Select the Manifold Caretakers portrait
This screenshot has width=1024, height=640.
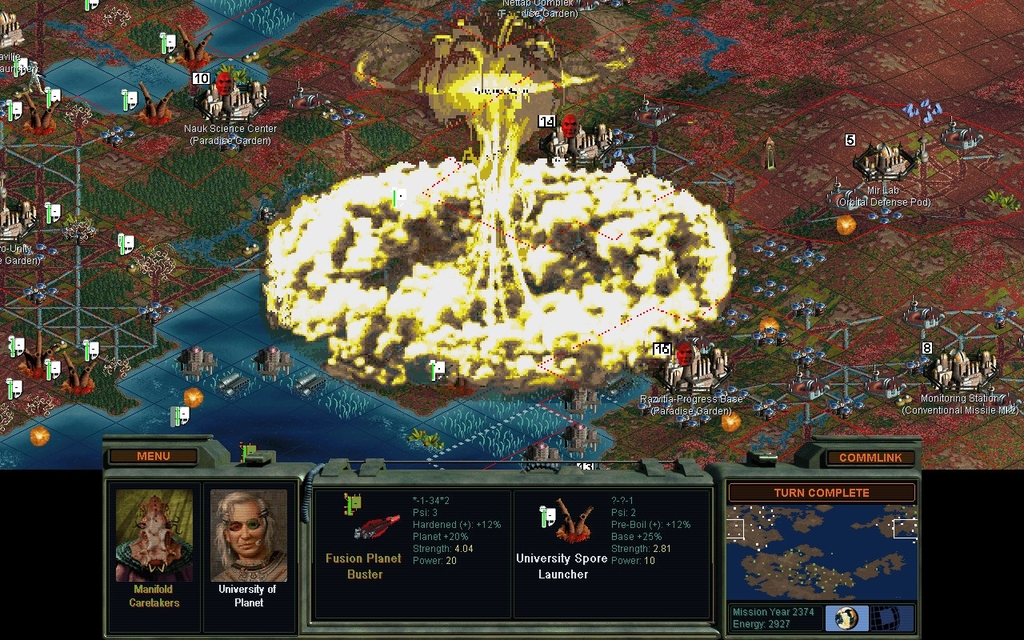click(x=154, y=537)
